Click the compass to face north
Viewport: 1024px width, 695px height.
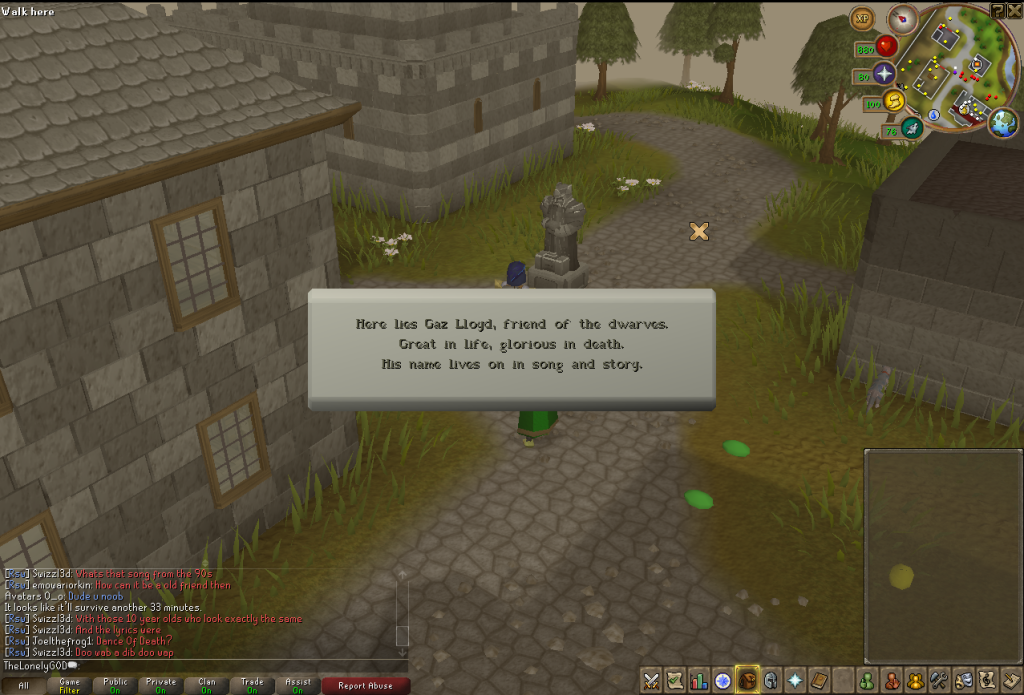905,18
